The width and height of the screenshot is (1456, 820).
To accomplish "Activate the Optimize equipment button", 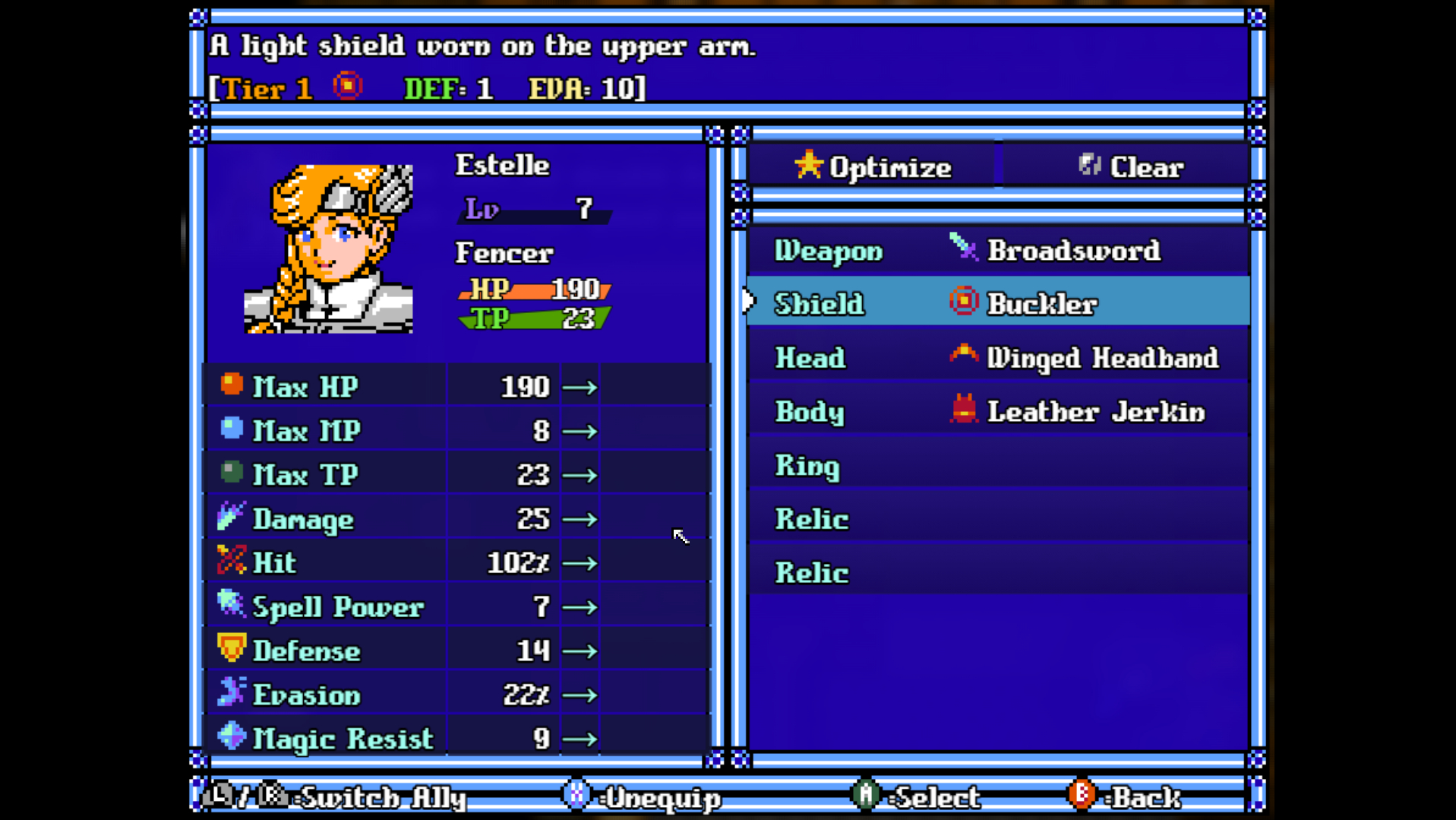I will coord(872,166).
